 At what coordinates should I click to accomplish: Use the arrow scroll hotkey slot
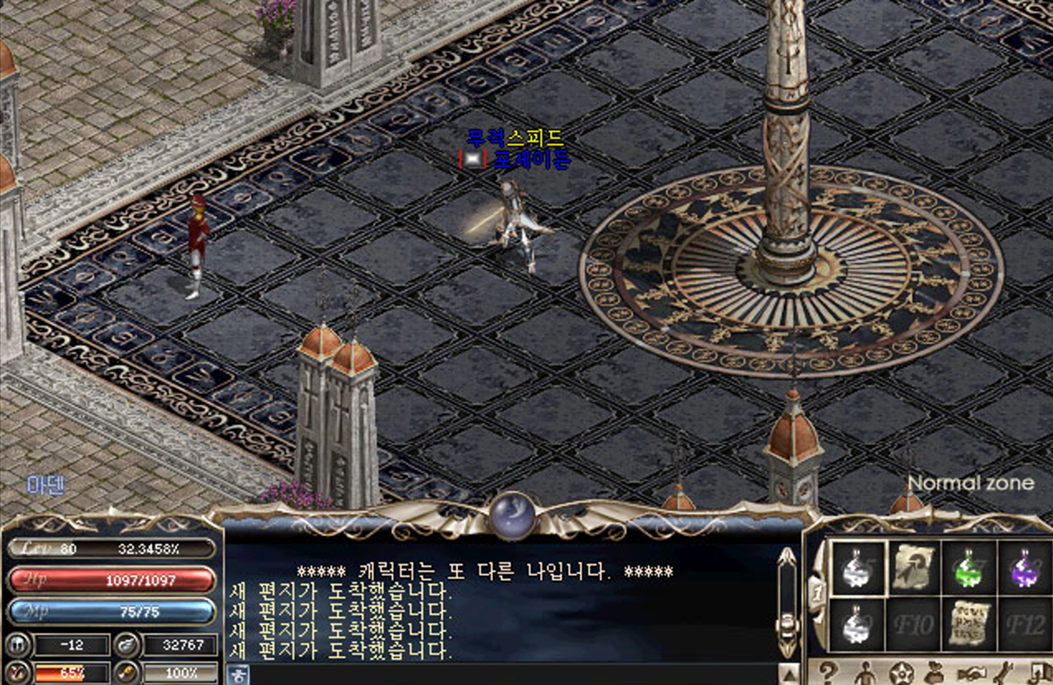912,569
